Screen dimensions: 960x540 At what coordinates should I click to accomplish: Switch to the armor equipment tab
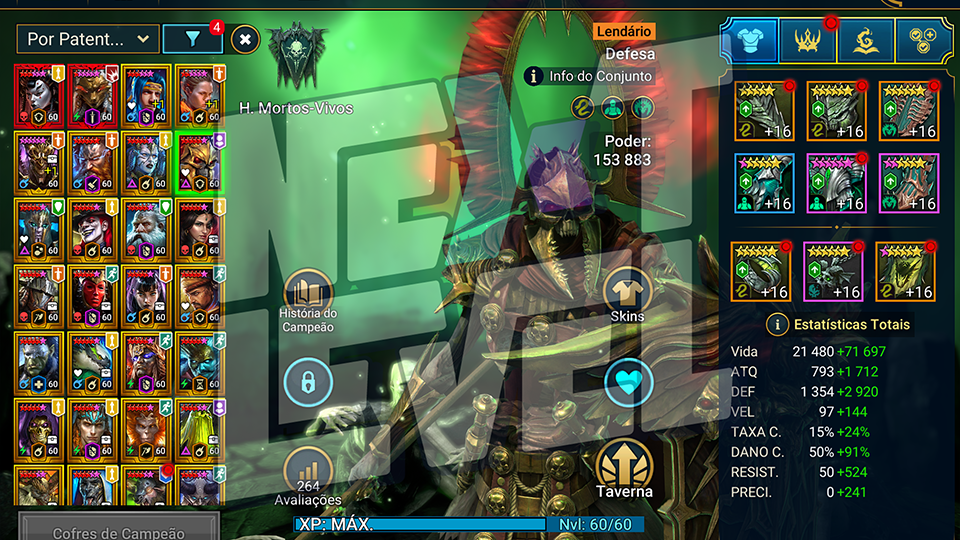(x=749, y=39)
